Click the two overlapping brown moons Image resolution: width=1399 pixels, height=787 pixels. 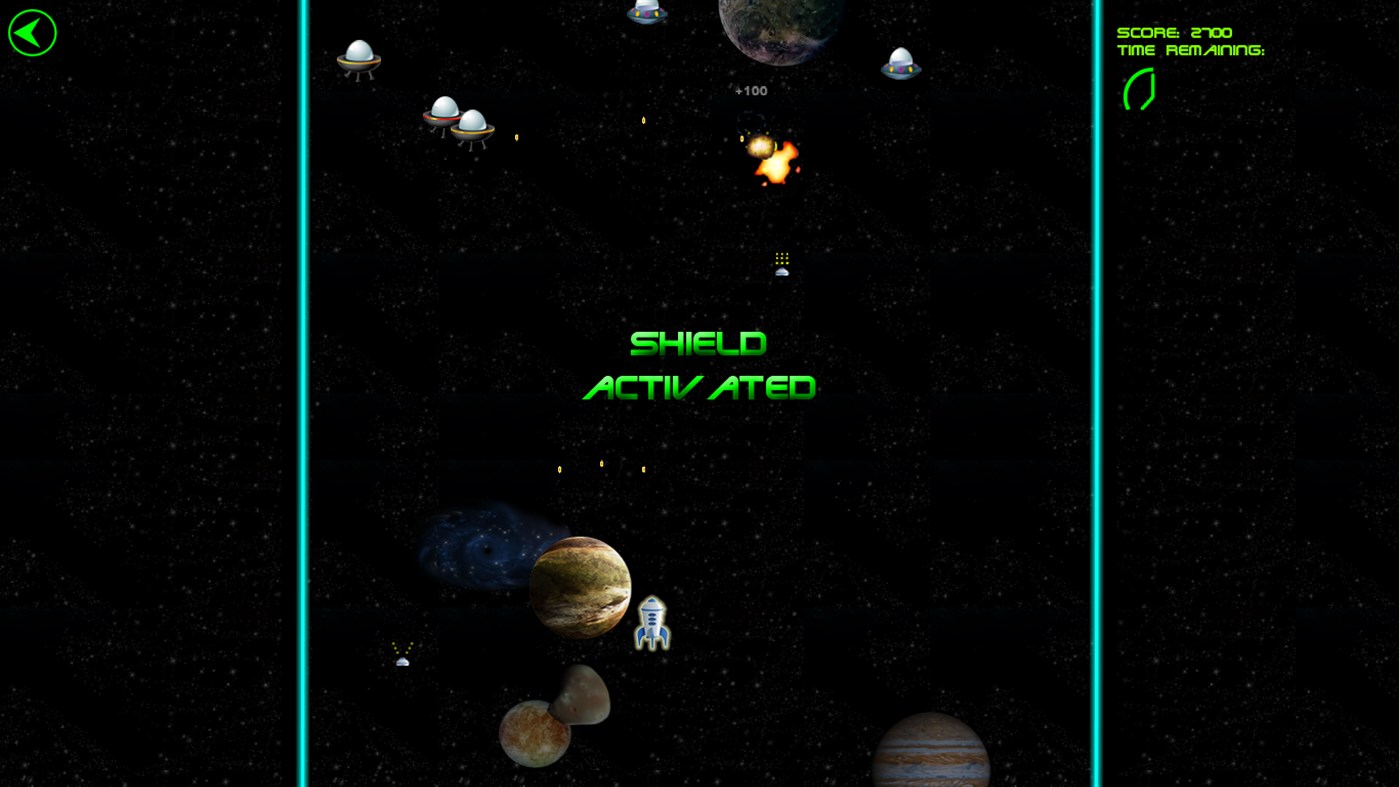coord(555,715)
